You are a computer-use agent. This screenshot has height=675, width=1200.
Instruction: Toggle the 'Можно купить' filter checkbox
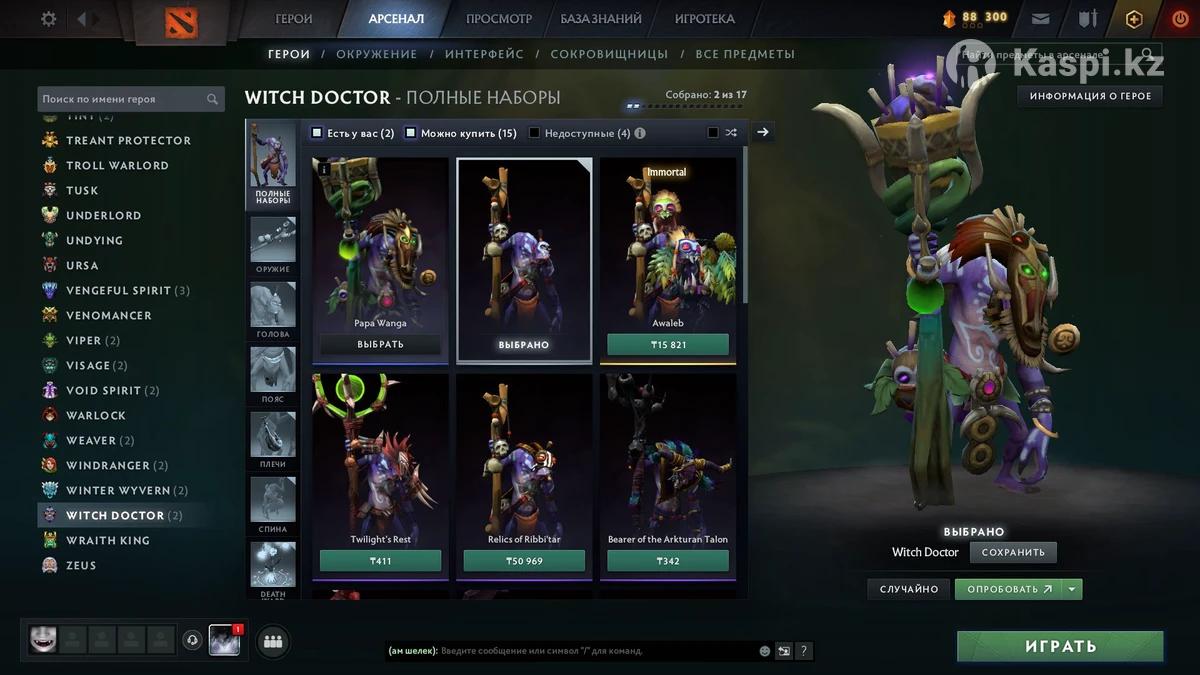(x=411, y=133)
